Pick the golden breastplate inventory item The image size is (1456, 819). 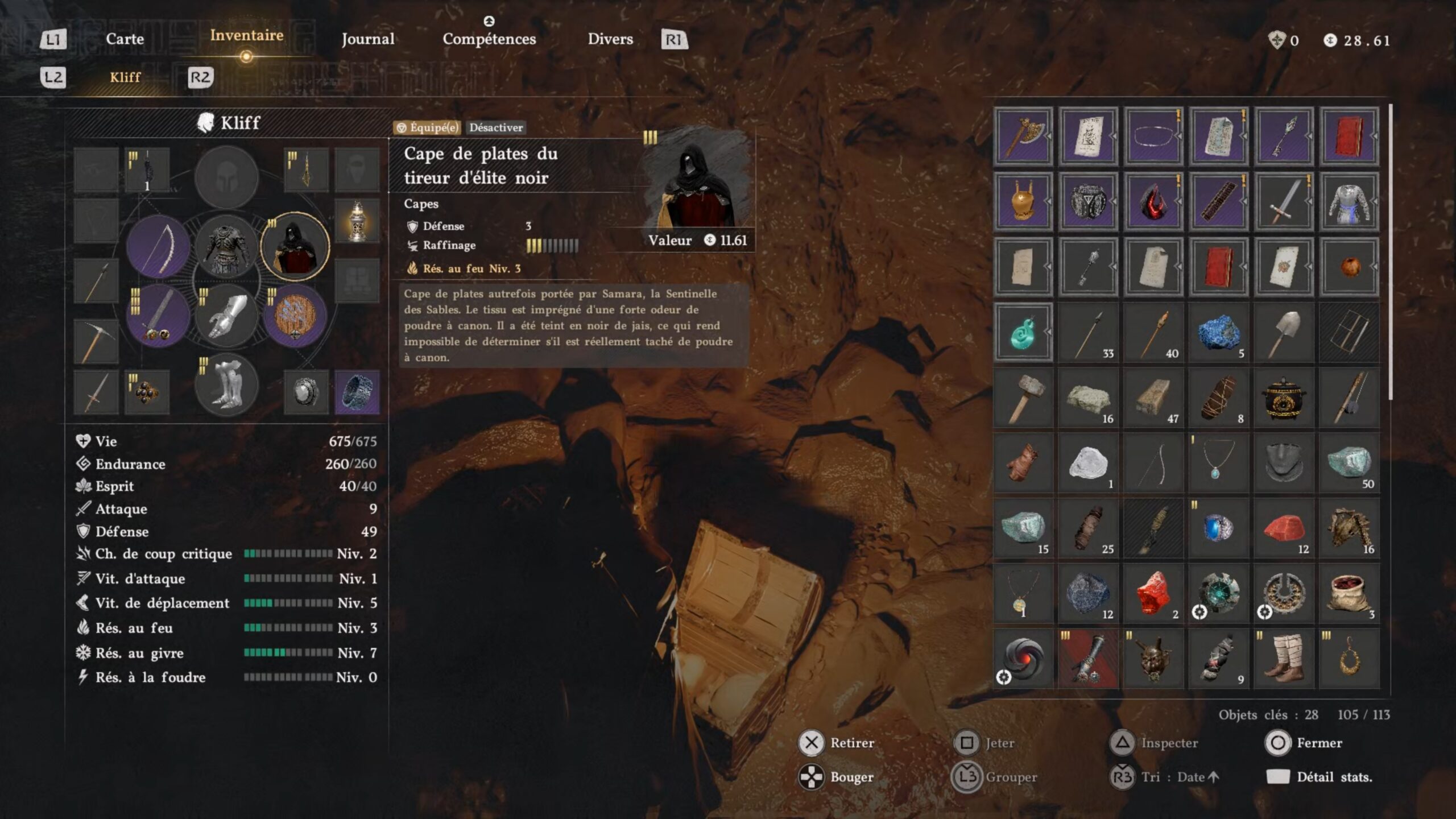pos(1023,201)
